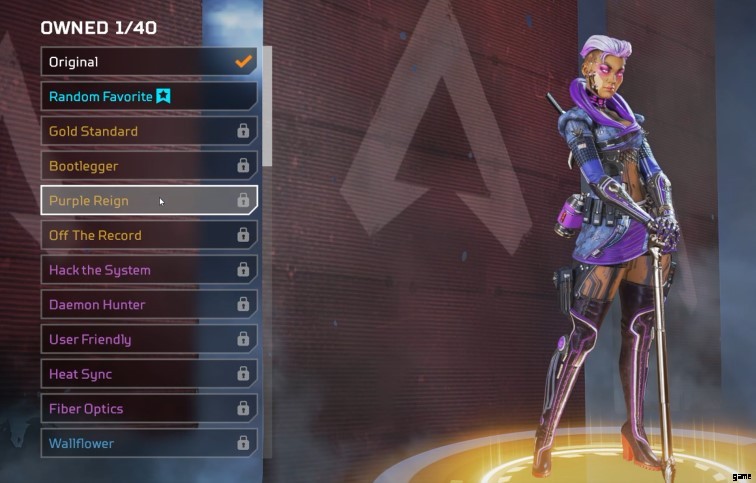
Task: Select the Wallflower skin
Action: pos(148,443)
